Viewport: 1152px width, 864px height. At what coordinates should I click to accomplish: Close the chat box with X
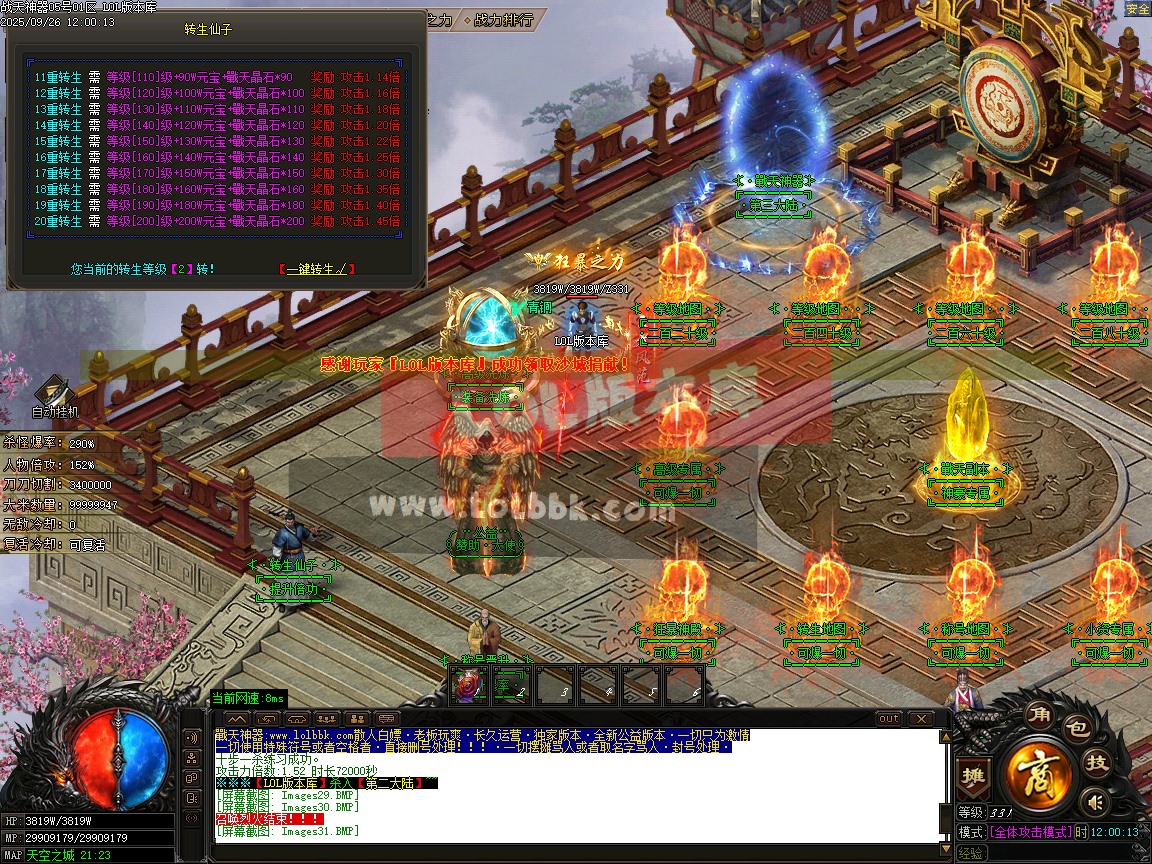tap(919, 718)
